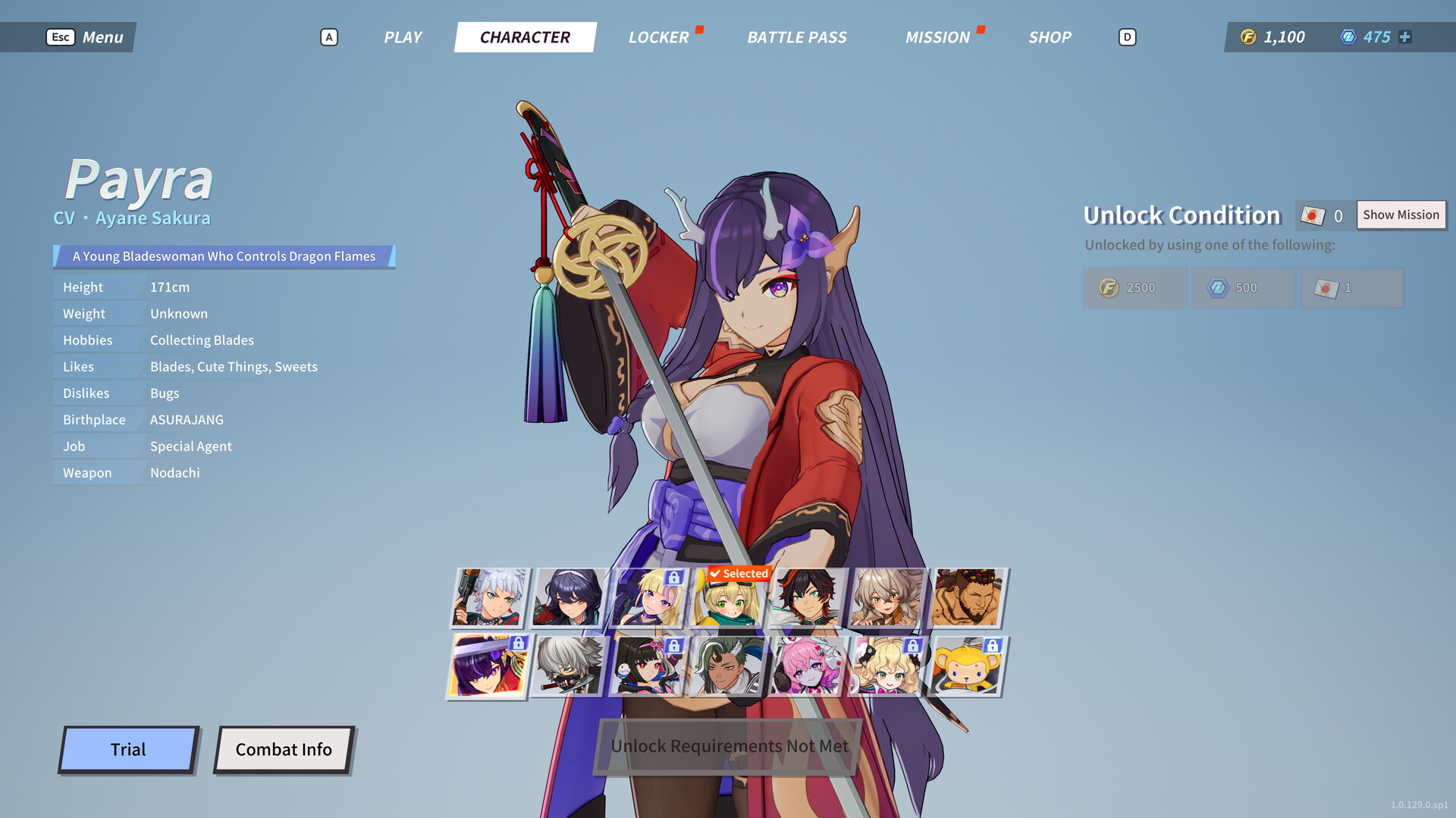Image resolution: width=1456 pixels, height=818 pixels.
Task: Select the pink-haired horned girl portrait
Action: (807, 666)
